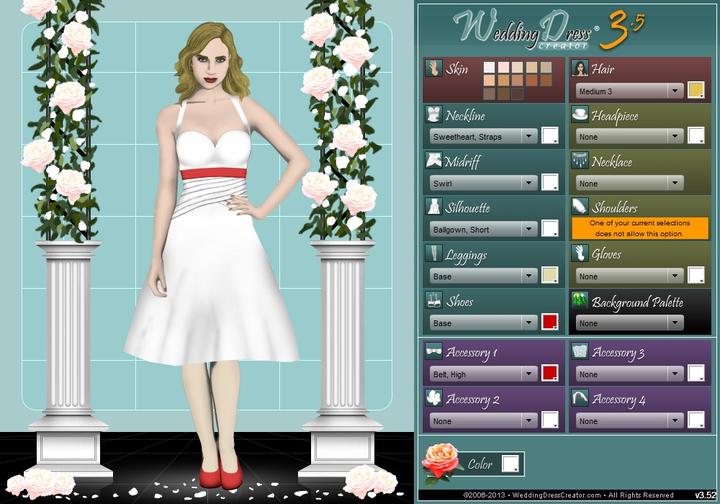The width and height of the screenshot is (720, 504).
Task: Open the Neckline dropdown
Action: [482, 136]
